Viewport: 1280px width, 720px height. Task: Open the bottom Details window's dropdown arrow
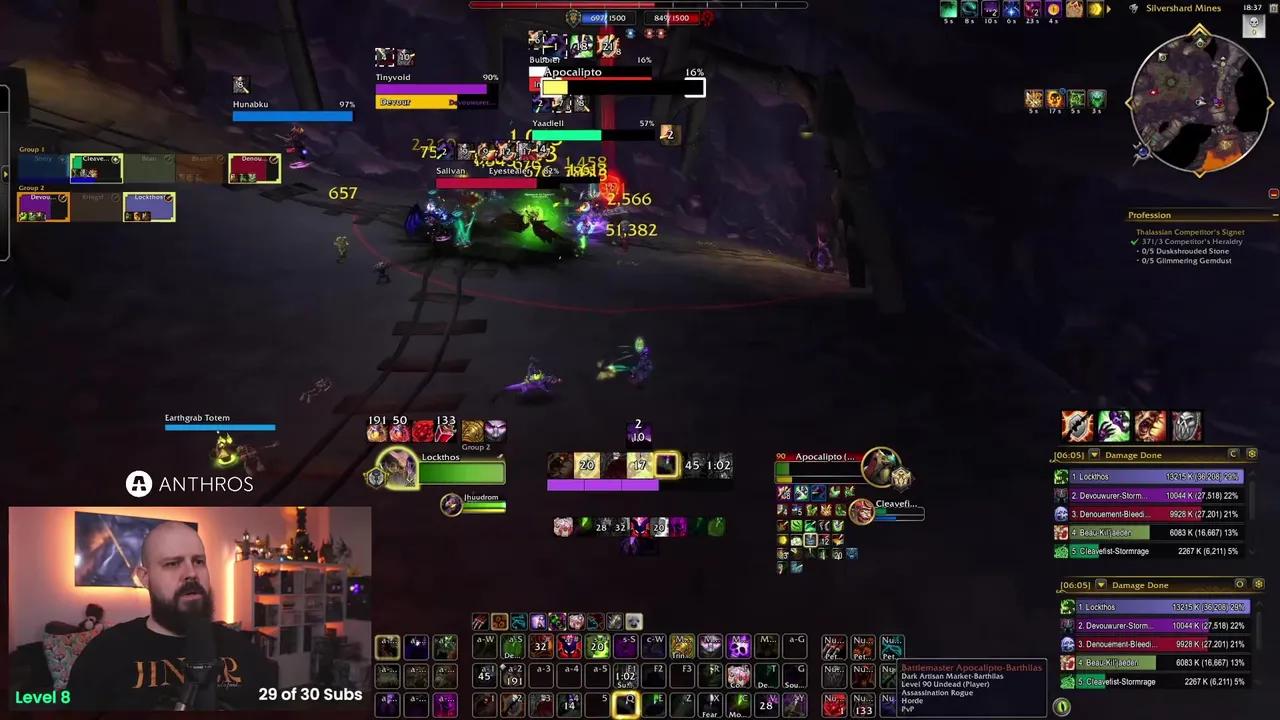point(1102,584)
